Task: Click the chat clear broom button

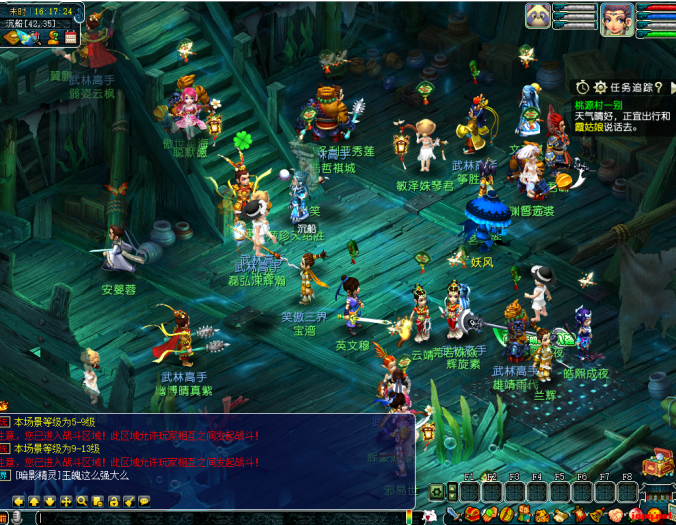Action: click(129, 500)
